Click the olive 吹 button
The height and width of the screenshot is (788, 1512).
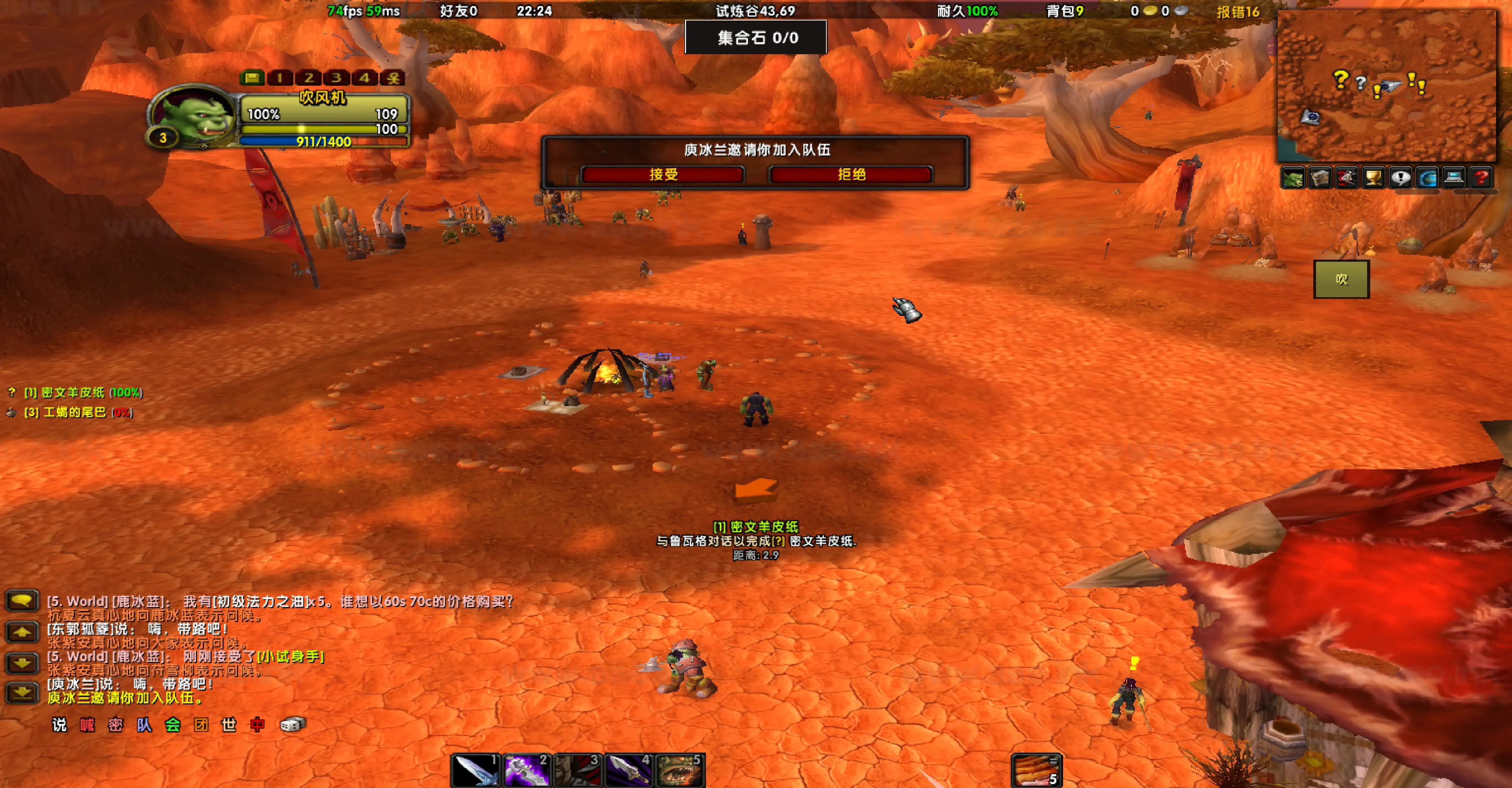[1341, 279]
